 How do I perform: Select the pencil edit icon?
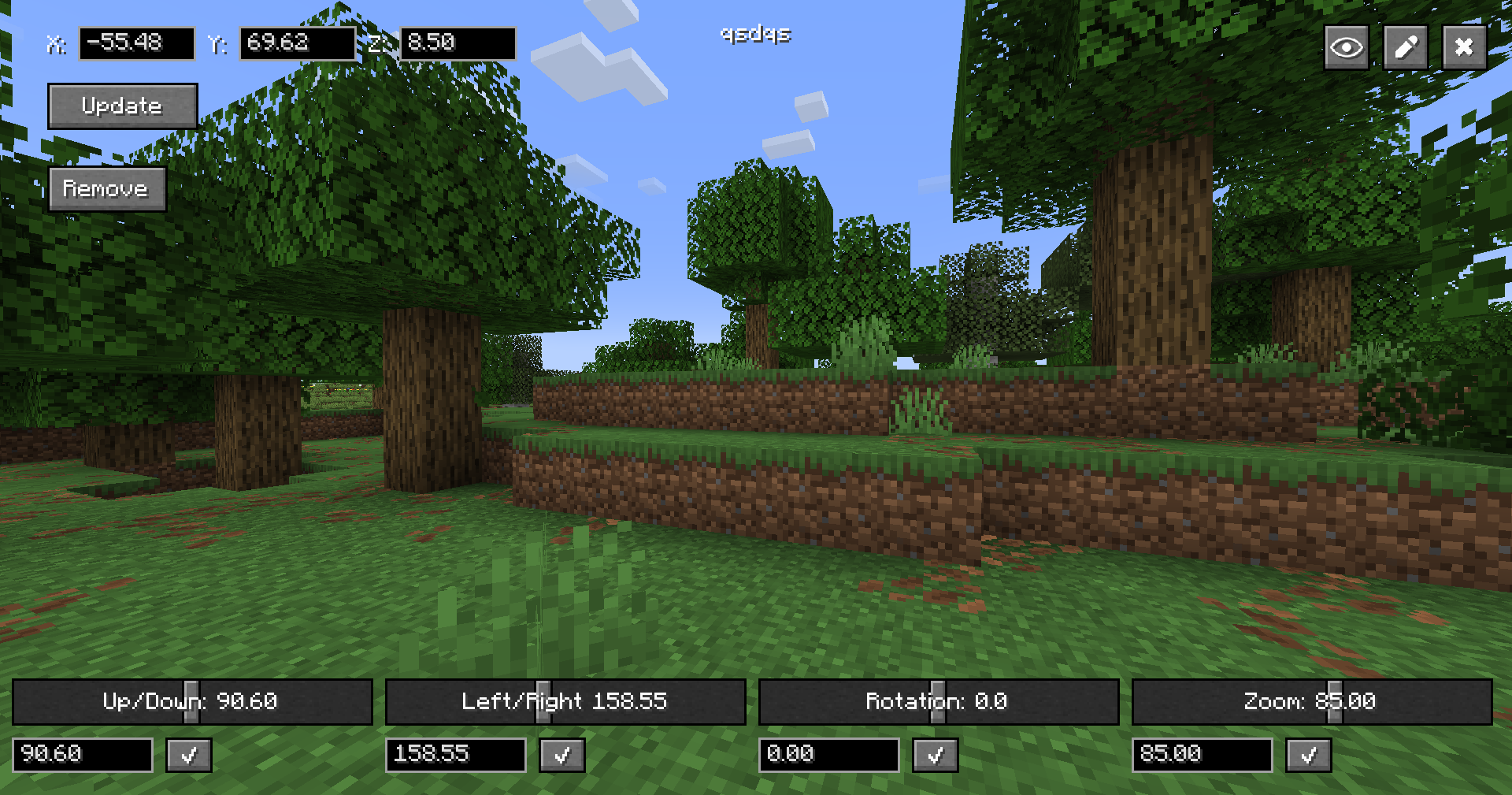[1405, 46]
